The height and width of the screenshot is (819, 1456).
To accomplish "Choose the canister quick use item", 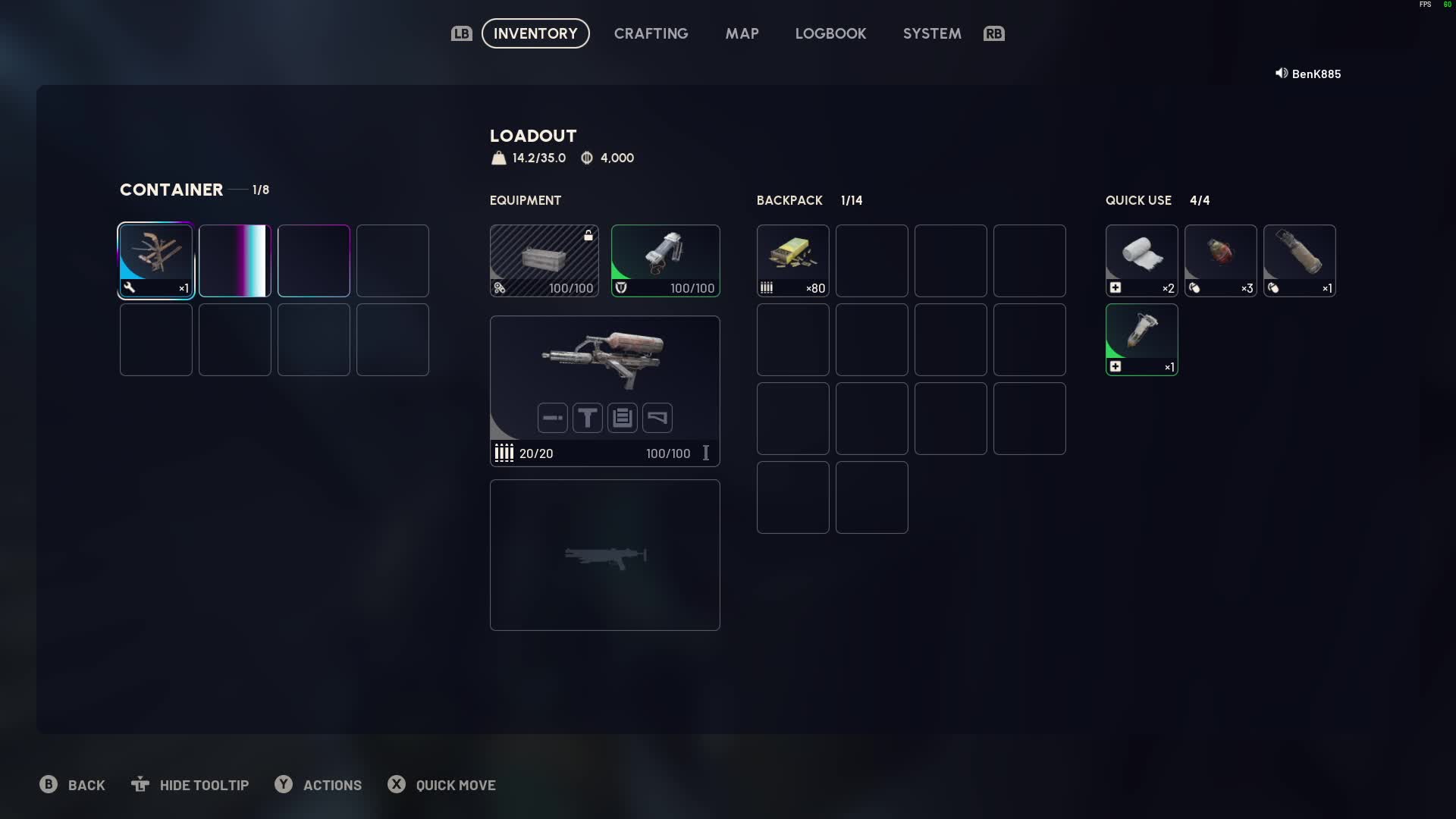I will point(1299,260).
